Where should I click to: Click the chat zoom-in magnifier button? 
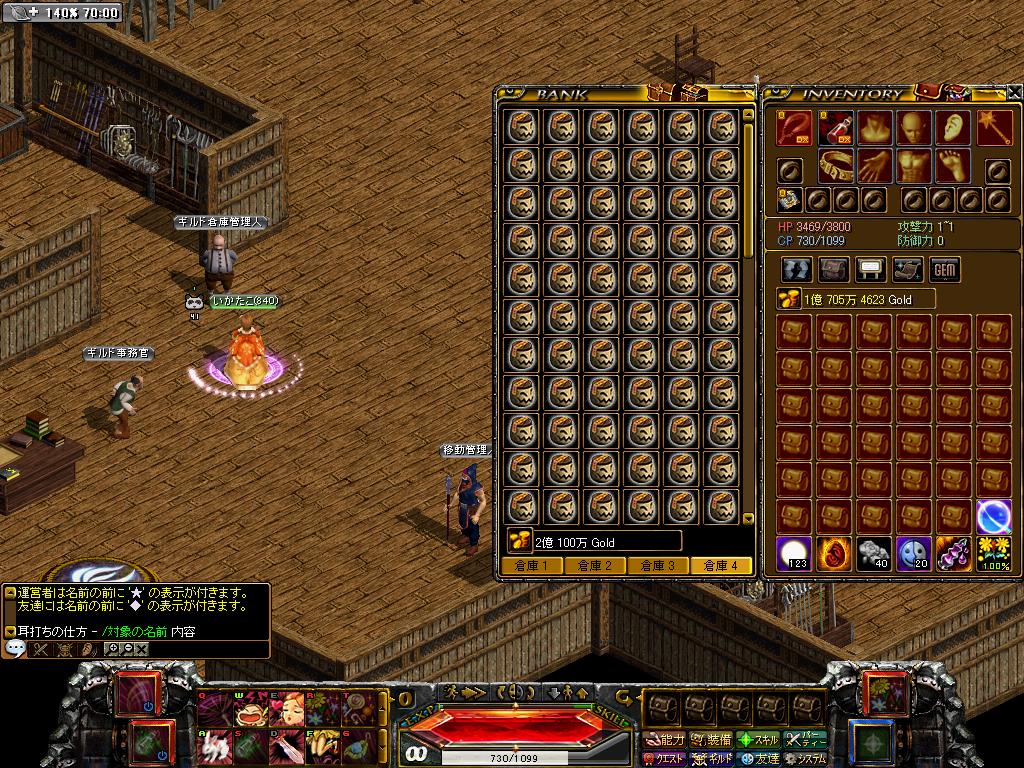[x=112, y=649]
